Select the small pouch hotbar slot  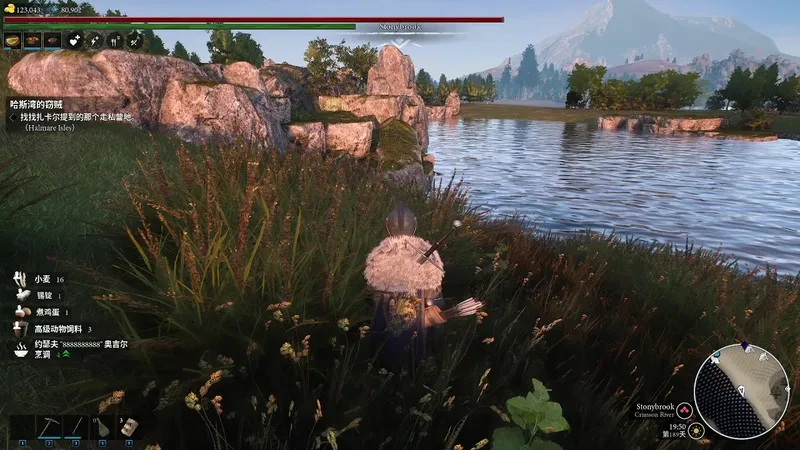[x=101, y=427]
